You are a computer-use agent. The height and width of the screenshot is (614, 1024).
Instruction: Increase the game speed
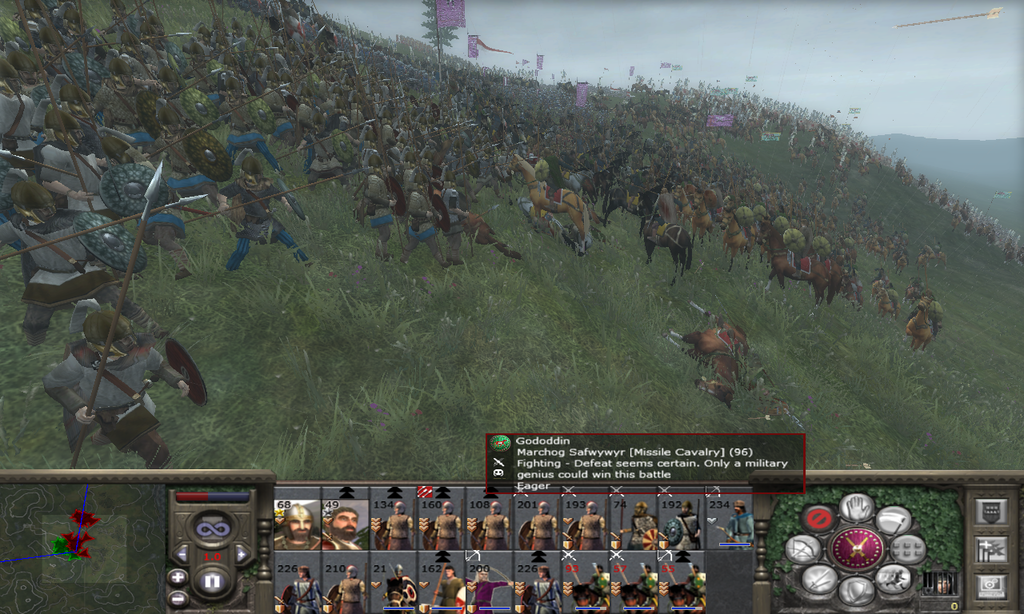[241, 553]
